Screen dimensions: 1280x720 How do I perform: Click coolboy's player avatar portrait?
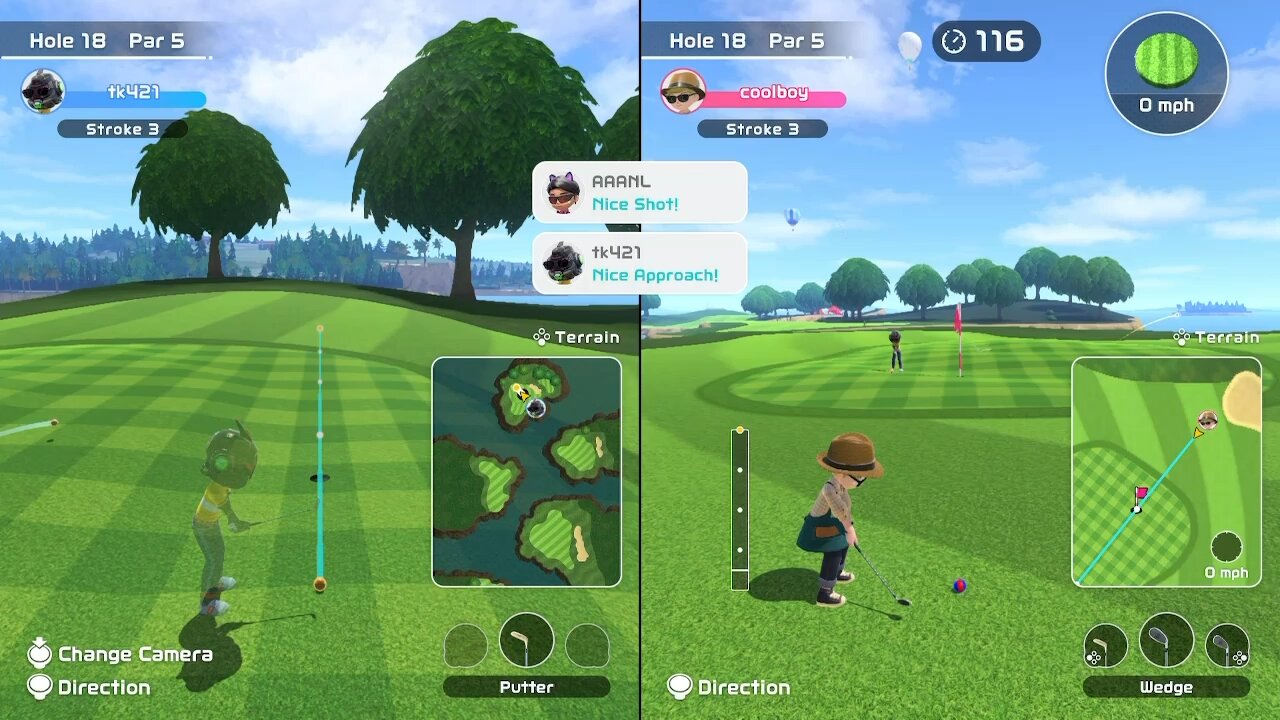(683, 92)
